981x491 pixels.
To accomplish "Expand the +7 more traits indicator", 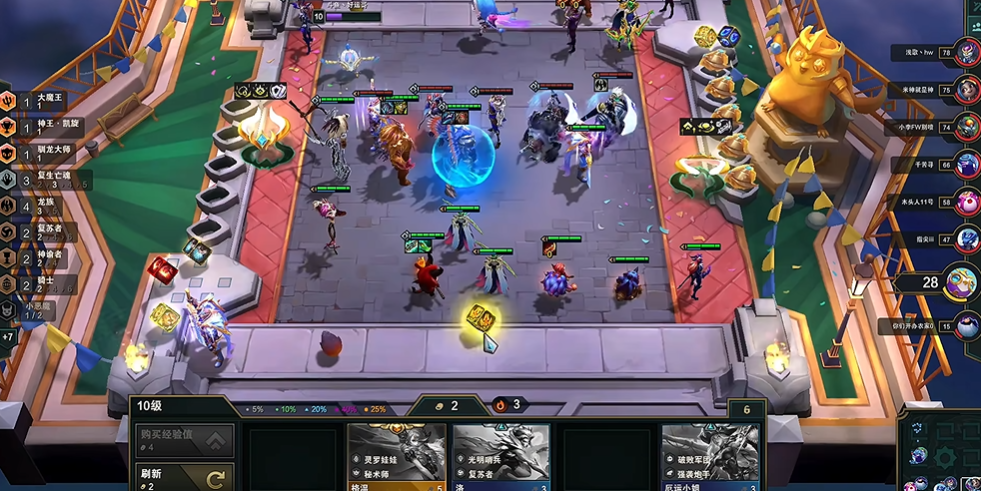I will pos(8,337).
